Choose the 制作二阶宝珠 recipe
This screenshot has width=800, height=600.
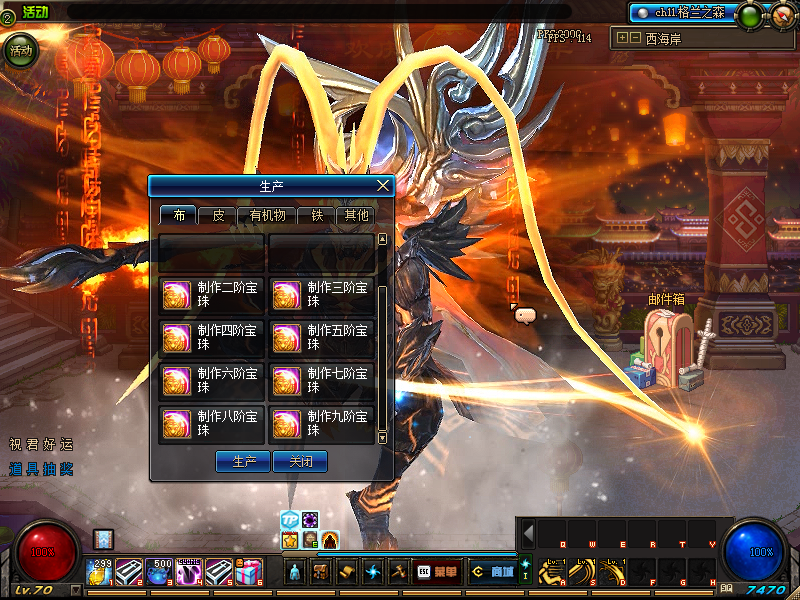[x=212, y=296]
